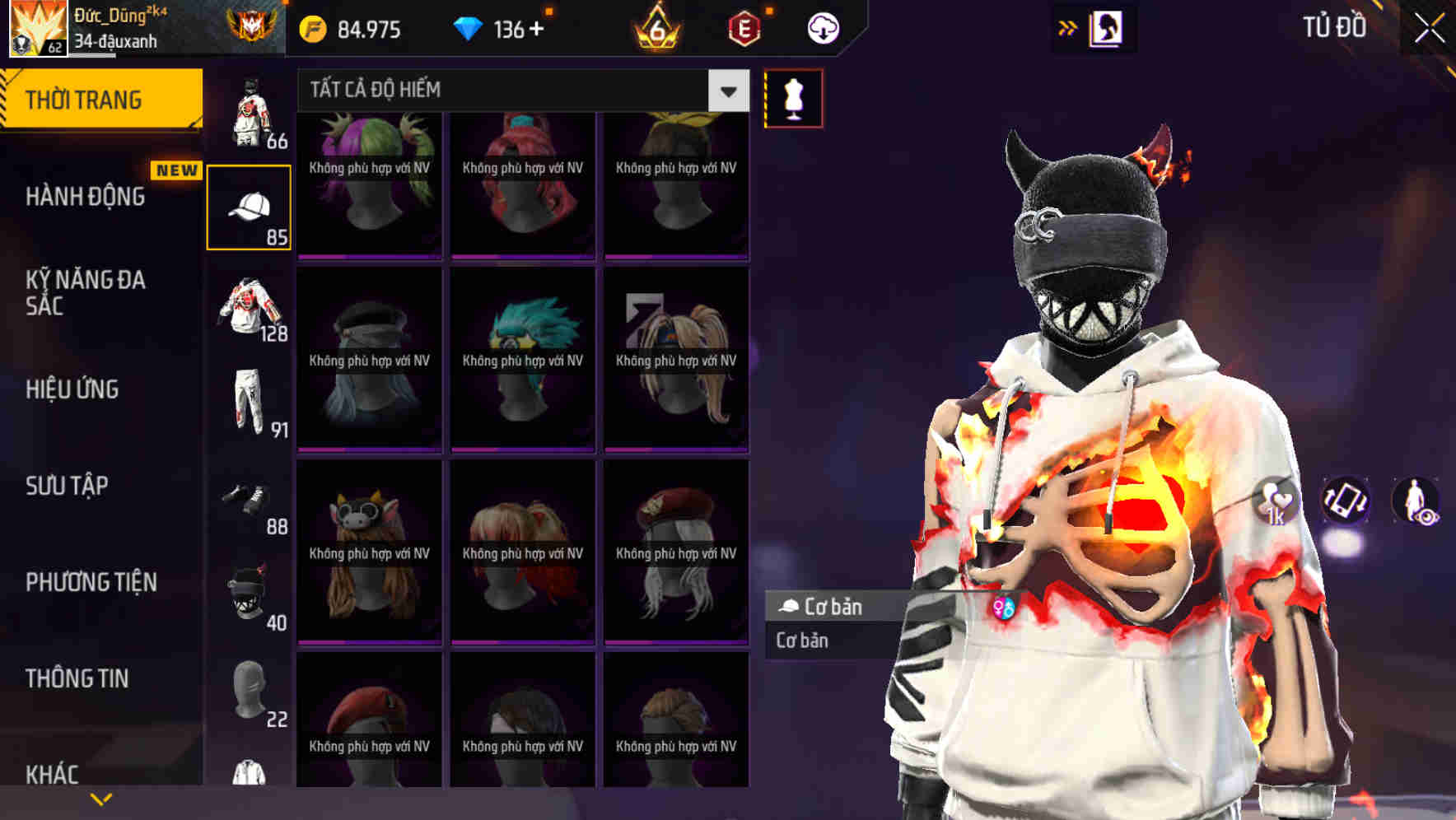The height and width of the screenshot is (820, 1456).
Task: Open the level 6 crown badge
Action: pos(659,28)
